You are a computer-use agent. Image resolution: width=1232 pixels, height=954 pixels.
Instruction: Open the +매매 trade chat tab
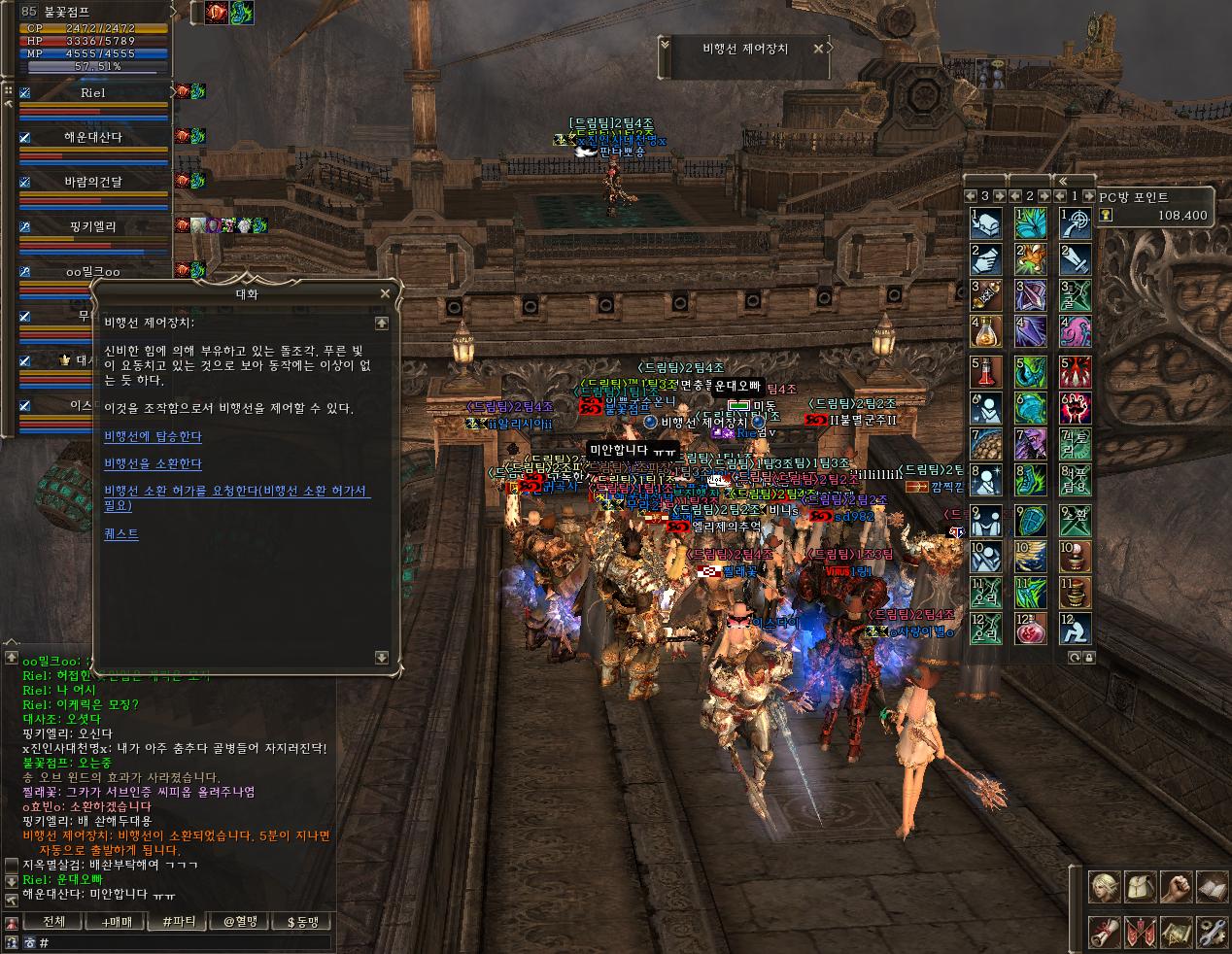tap(116, 921)
